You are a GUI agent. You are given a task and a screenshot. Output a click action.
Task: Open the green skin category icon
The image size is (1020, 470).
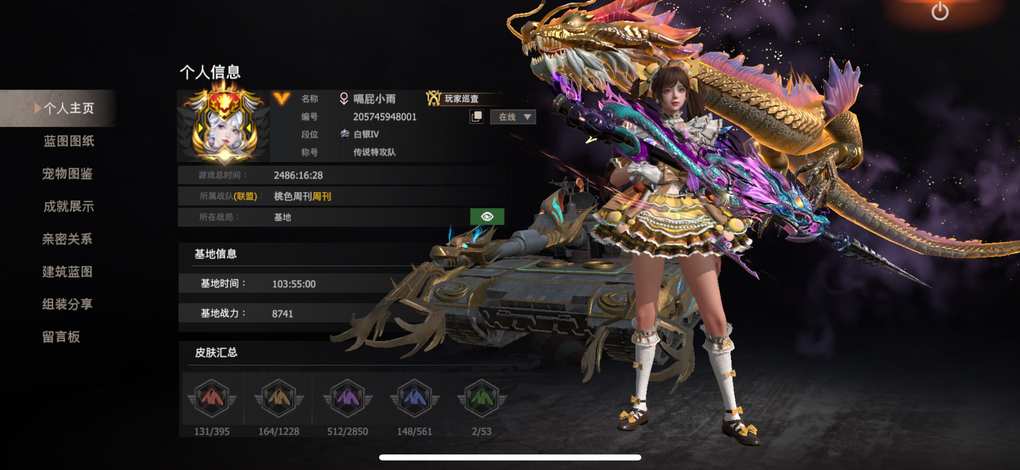click(481, 398)
